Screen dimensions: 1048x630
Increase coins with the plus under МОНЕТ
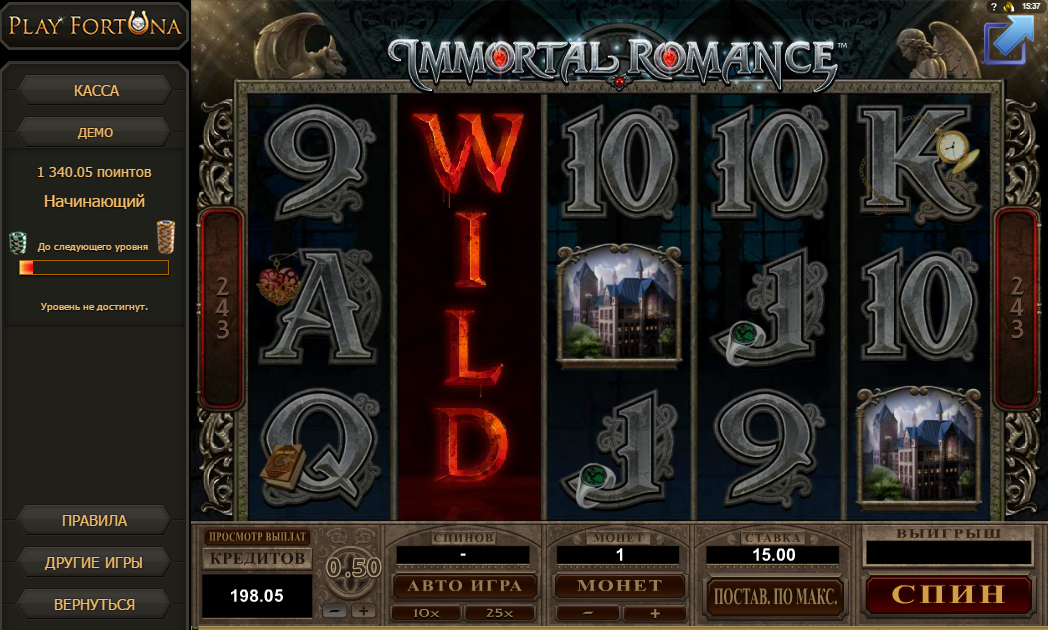coord(655,613)
